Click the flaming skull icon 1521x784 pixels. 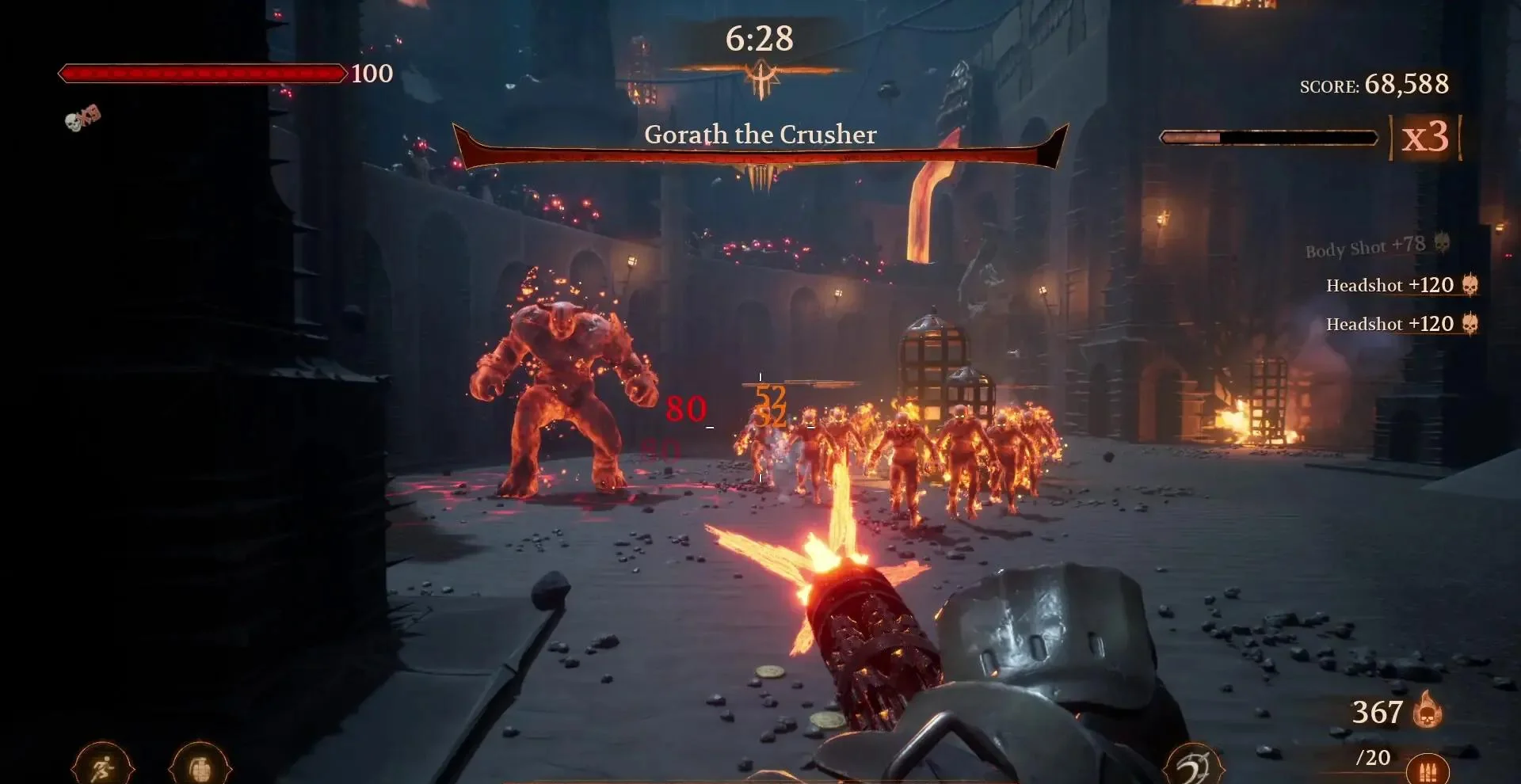point(1428,710)
